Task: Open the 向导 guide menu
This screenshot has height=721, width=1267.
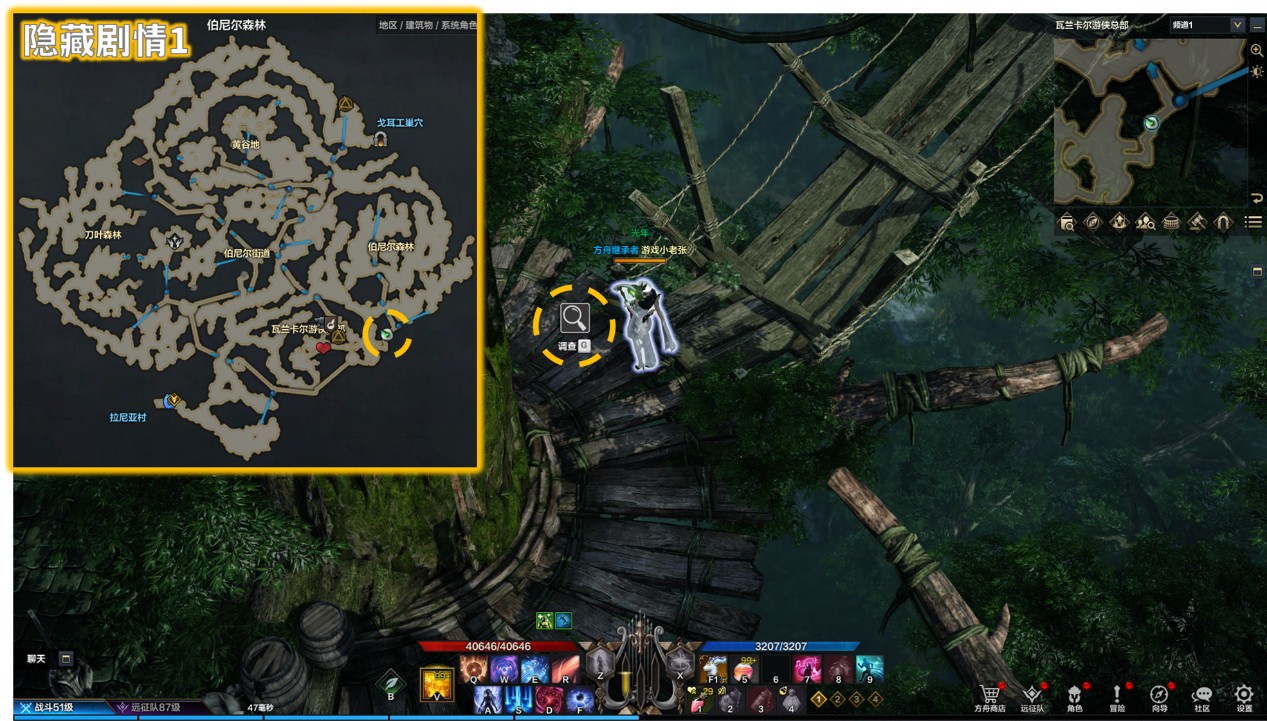Action: (x=1159, y=695)
